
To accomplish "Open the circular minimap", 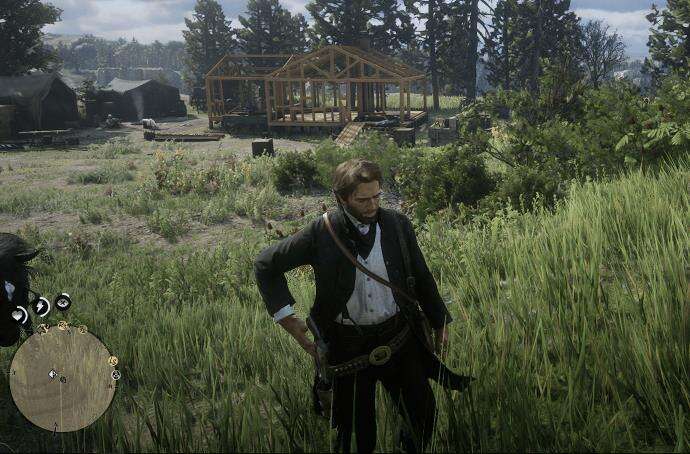I will pyautogui.click(x=62, y=379).
